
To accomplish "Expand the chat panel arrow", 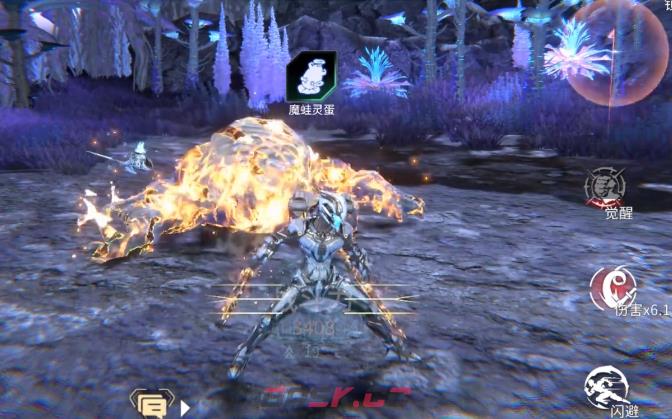I will coord(184,407).
